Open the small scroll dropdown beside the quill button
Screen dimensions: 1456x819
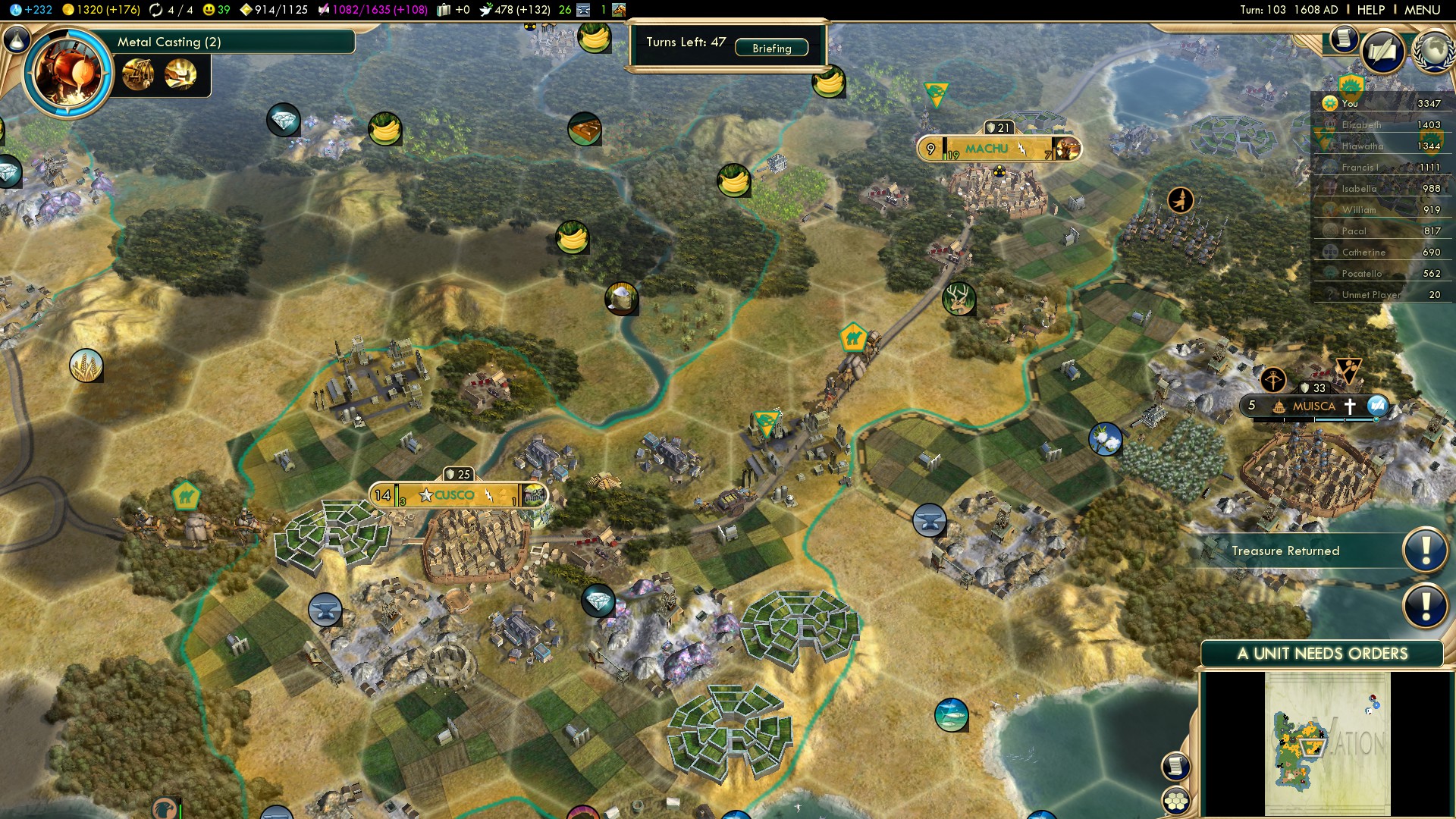pos(1343,38)
